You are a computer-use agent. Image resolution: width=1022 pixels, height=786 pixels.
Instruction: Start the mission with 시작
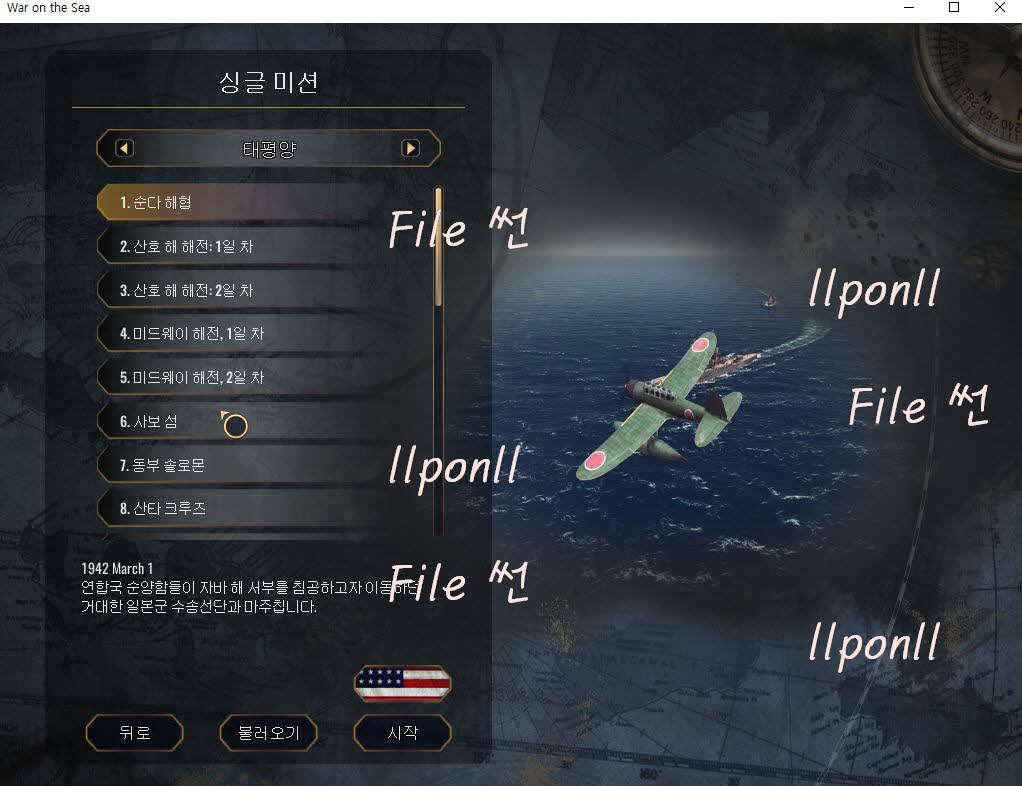(402, 733)
